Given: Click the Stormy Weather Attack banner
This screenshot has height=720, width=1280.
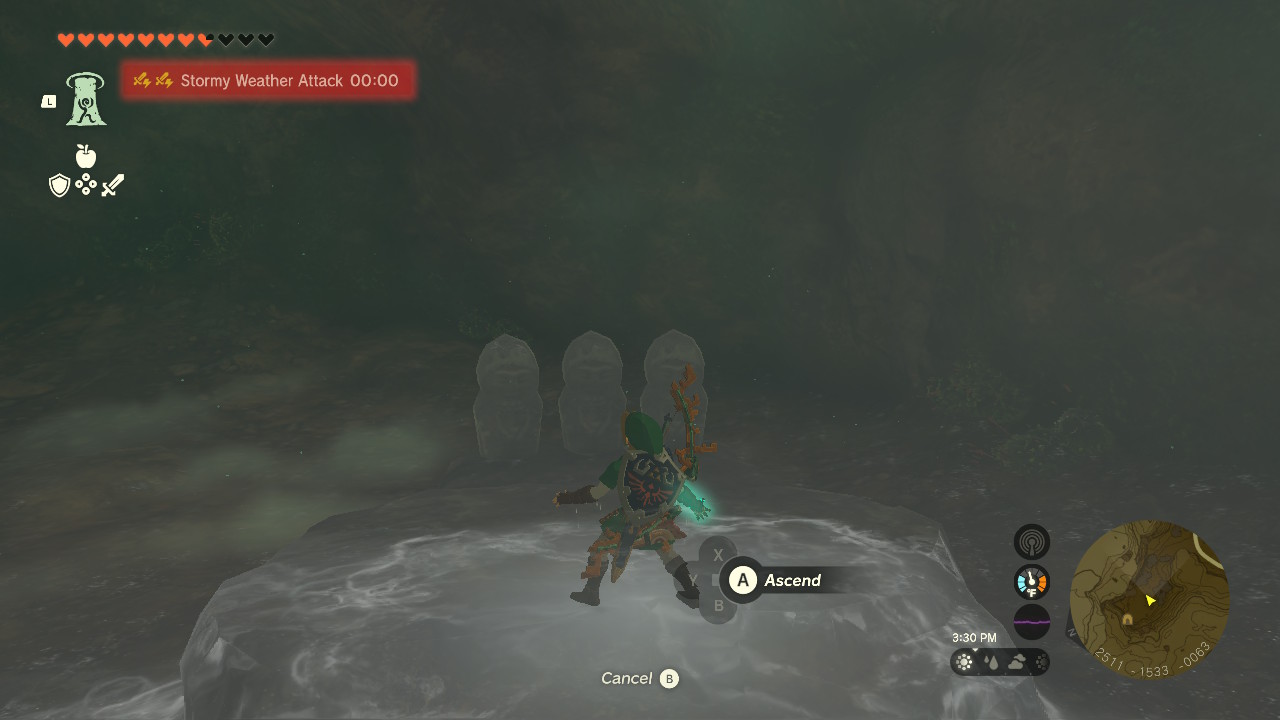Looking at the screenshot, I should 268,80.
